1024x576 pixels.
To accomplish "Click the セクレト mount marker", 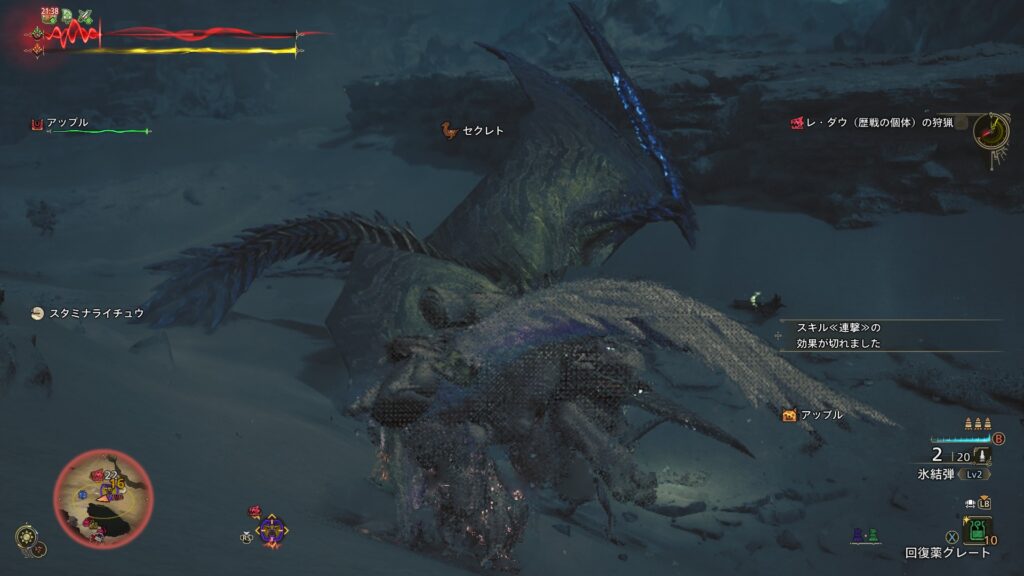I will (449, 130).
